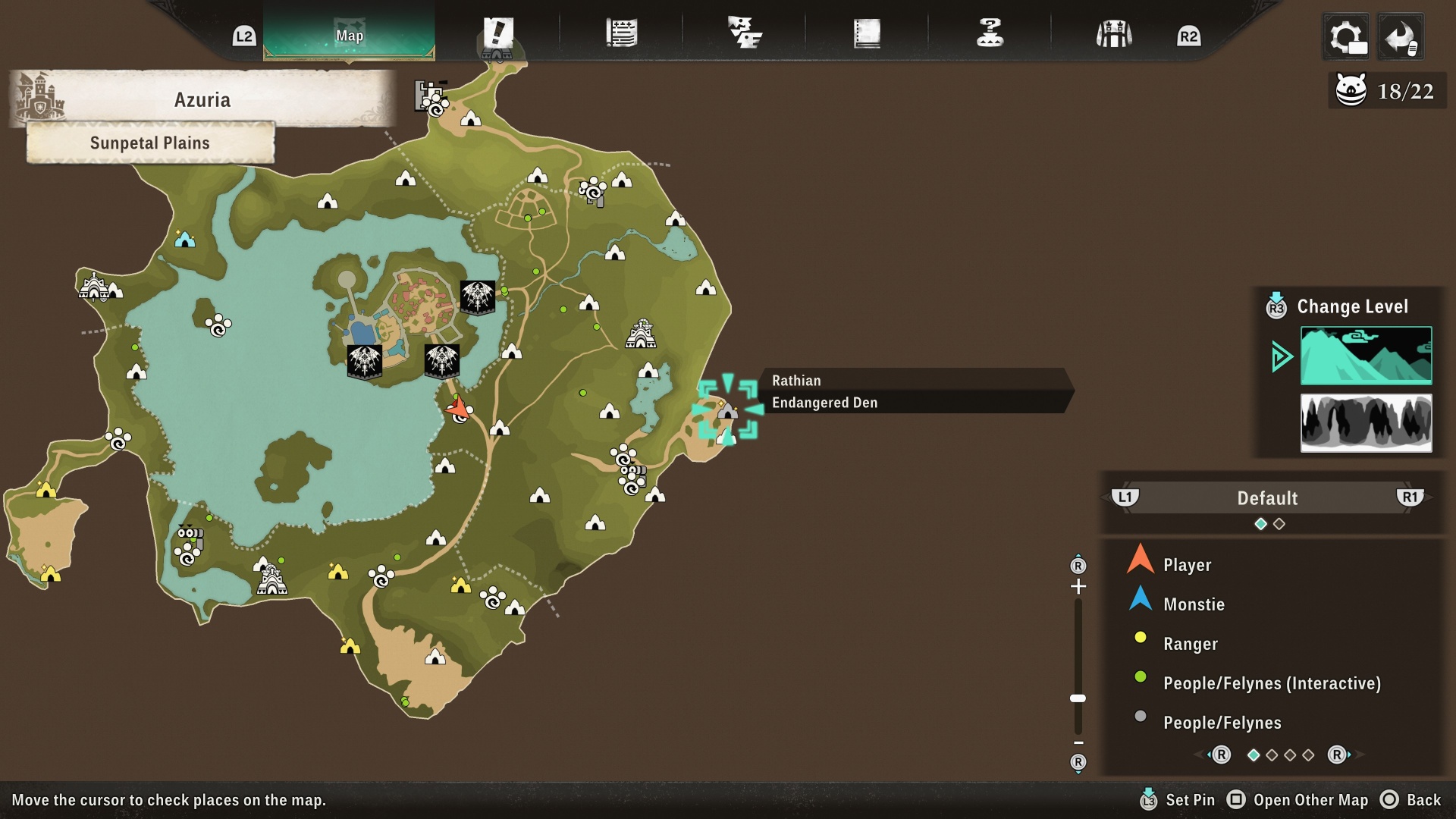
Task: Select the surface level thumbnail under Change Level
Action: [x=1366, y=356]
